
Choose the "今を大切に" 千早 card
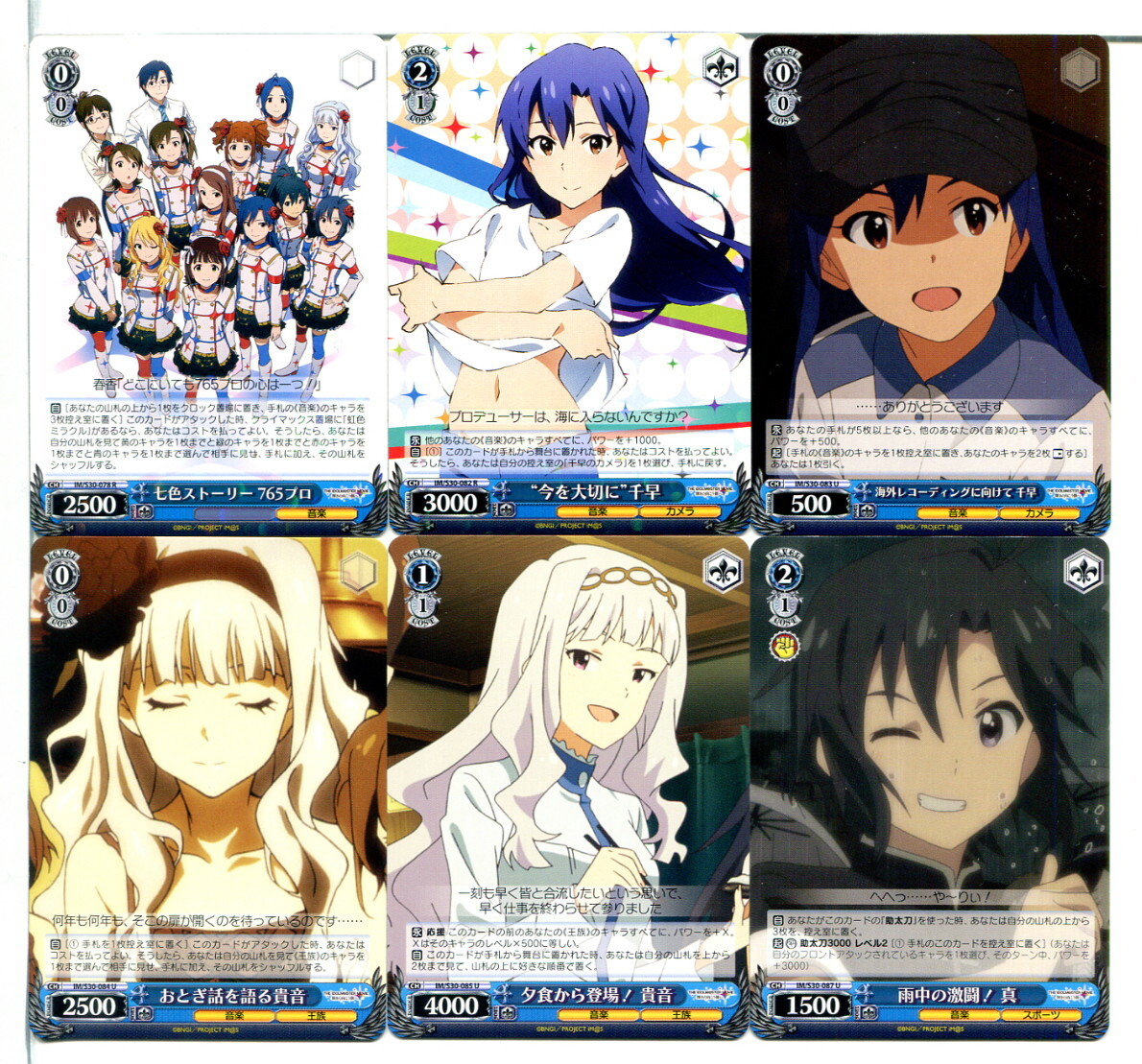point(568,283)
